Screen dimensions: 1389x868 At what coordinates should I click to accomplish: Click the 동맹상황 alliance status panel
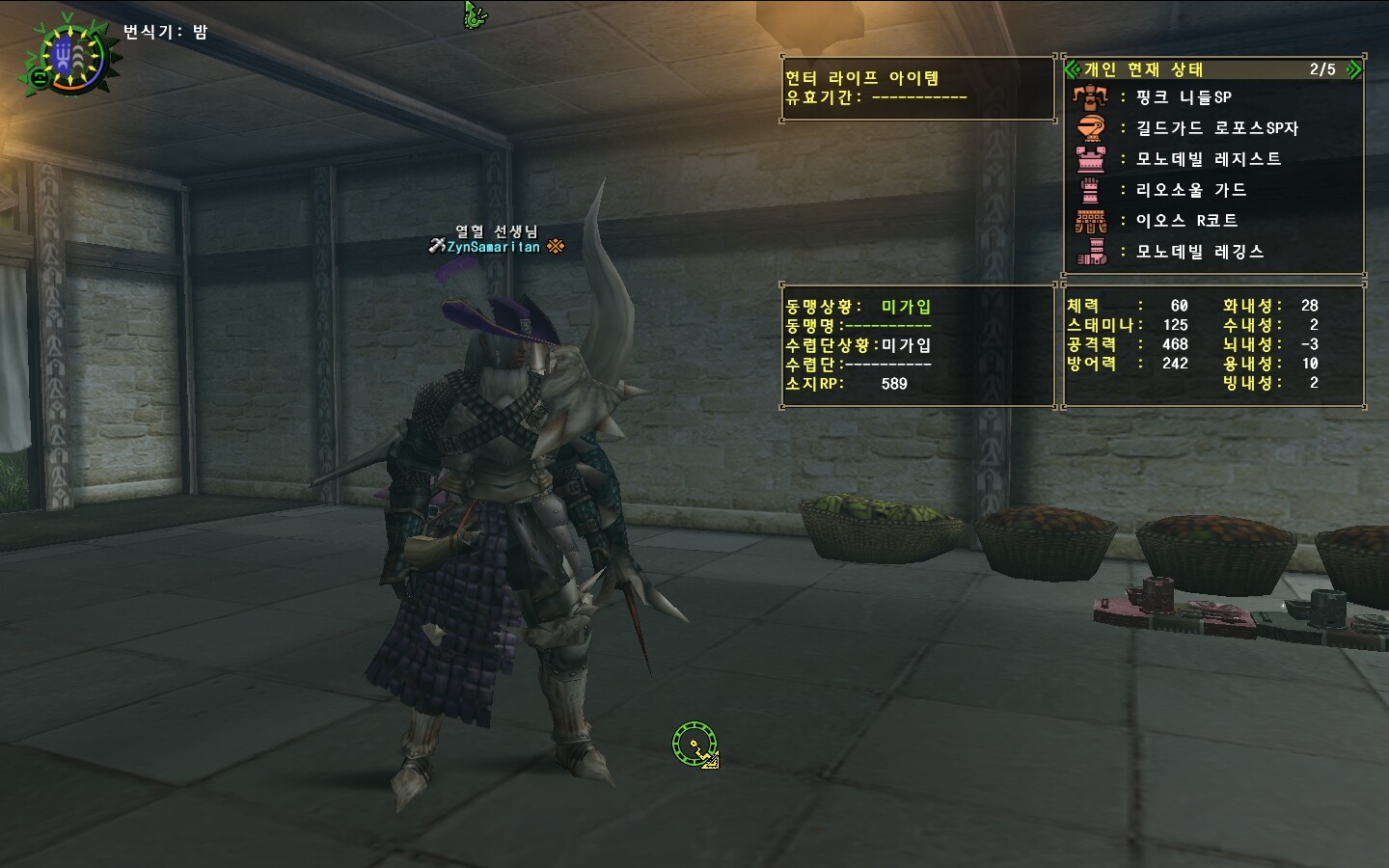click(x=916, y=344)
